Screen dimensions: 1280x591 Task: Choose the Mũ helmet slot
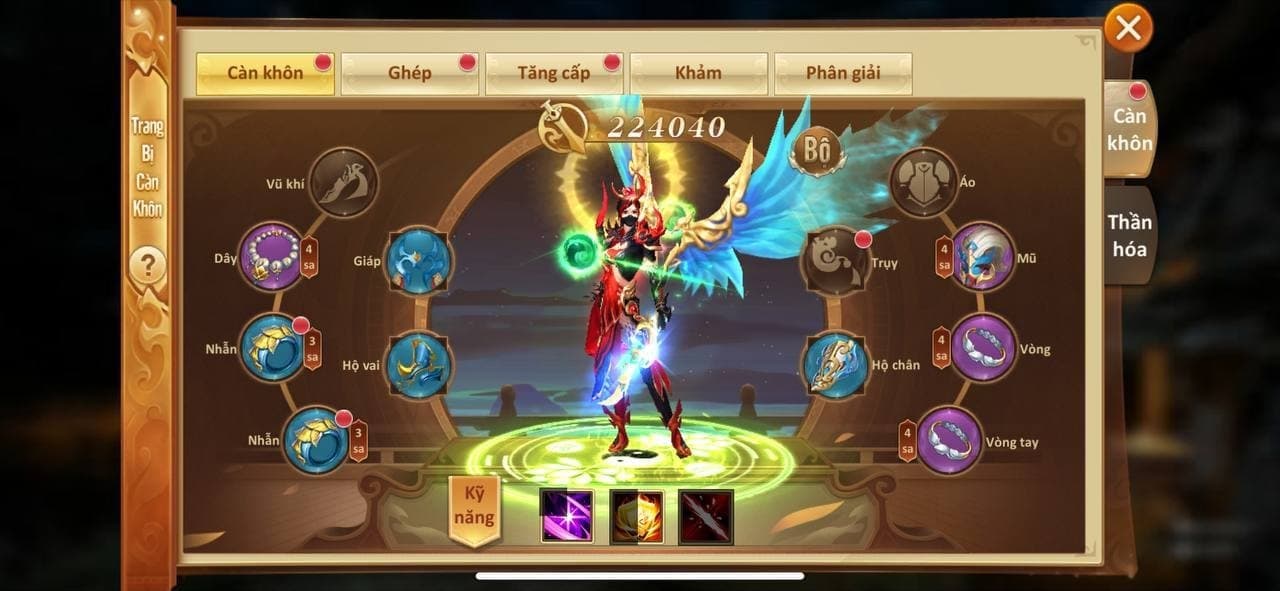click(x=983, y=257)
